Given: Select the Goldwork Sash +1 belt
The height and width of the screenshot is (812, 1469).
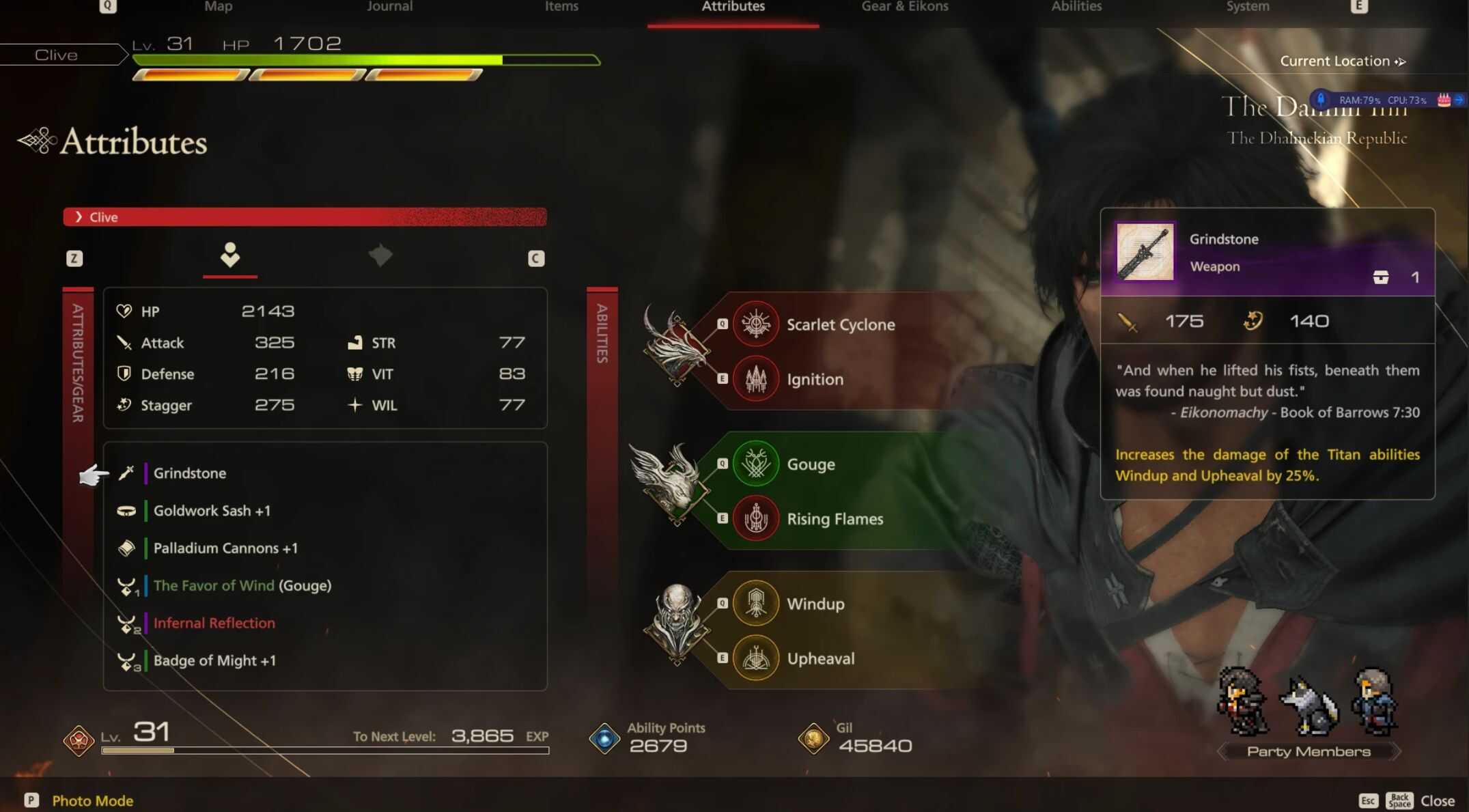Looking at the screenshot, I should [x=212, y=511].
